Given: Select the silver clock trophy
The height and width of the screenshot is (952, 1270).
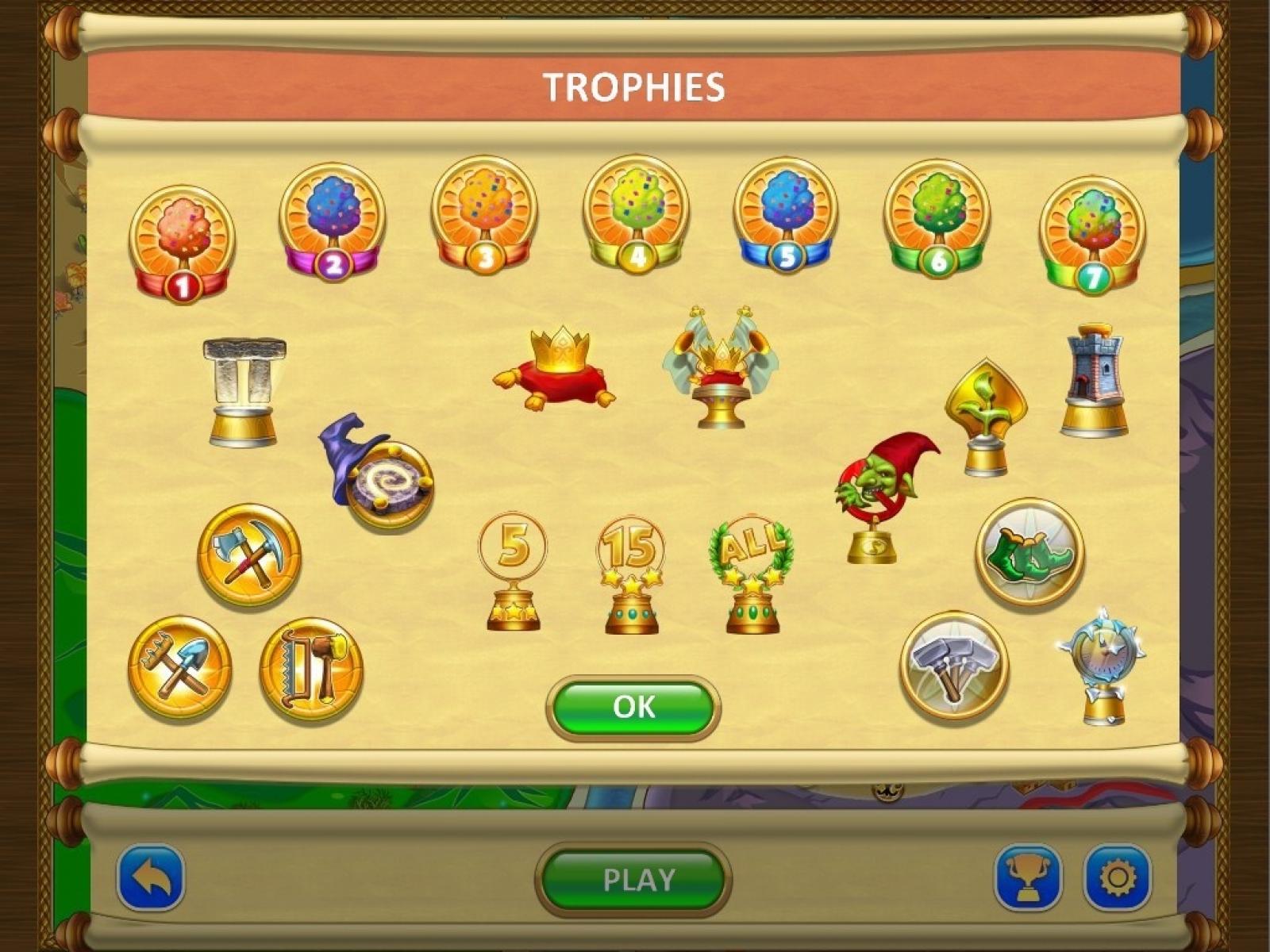Looking at the screenshot, I should pos(1103,668).
